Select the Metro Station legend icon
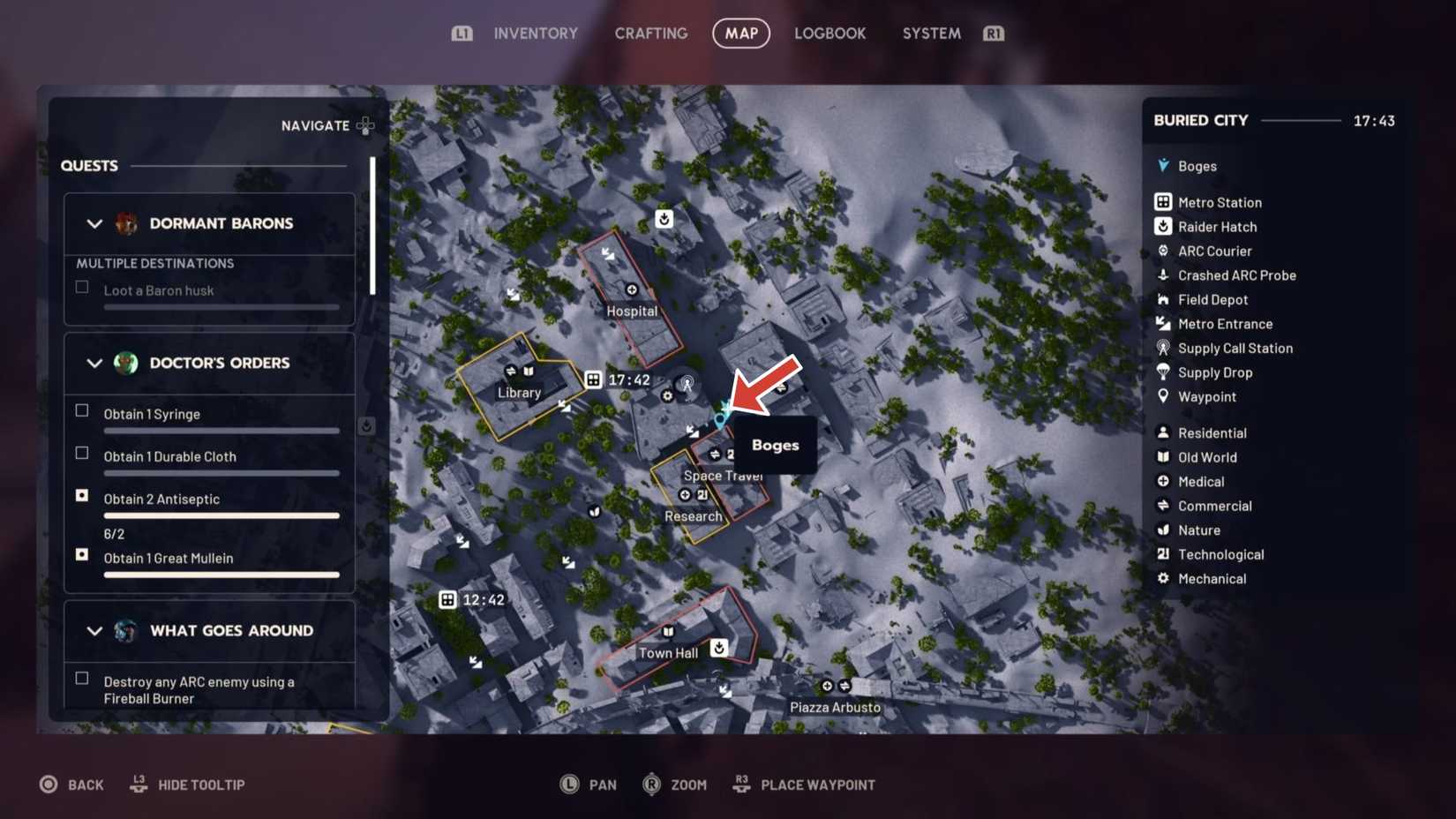This screenshot has height=819, width=1456. (x=1163, y=201)
